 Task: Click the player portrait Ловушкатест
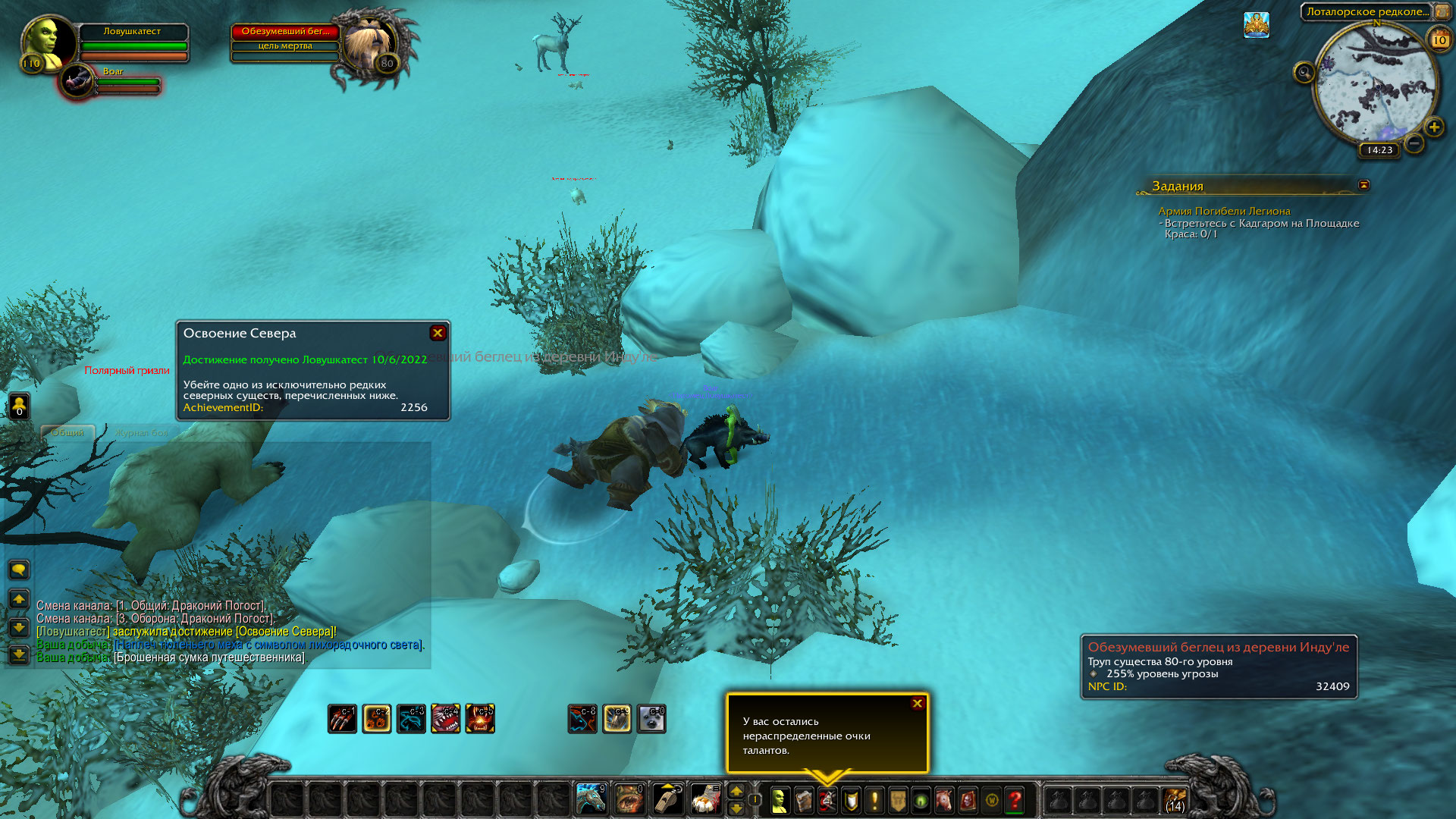click(x=47, y=43)
